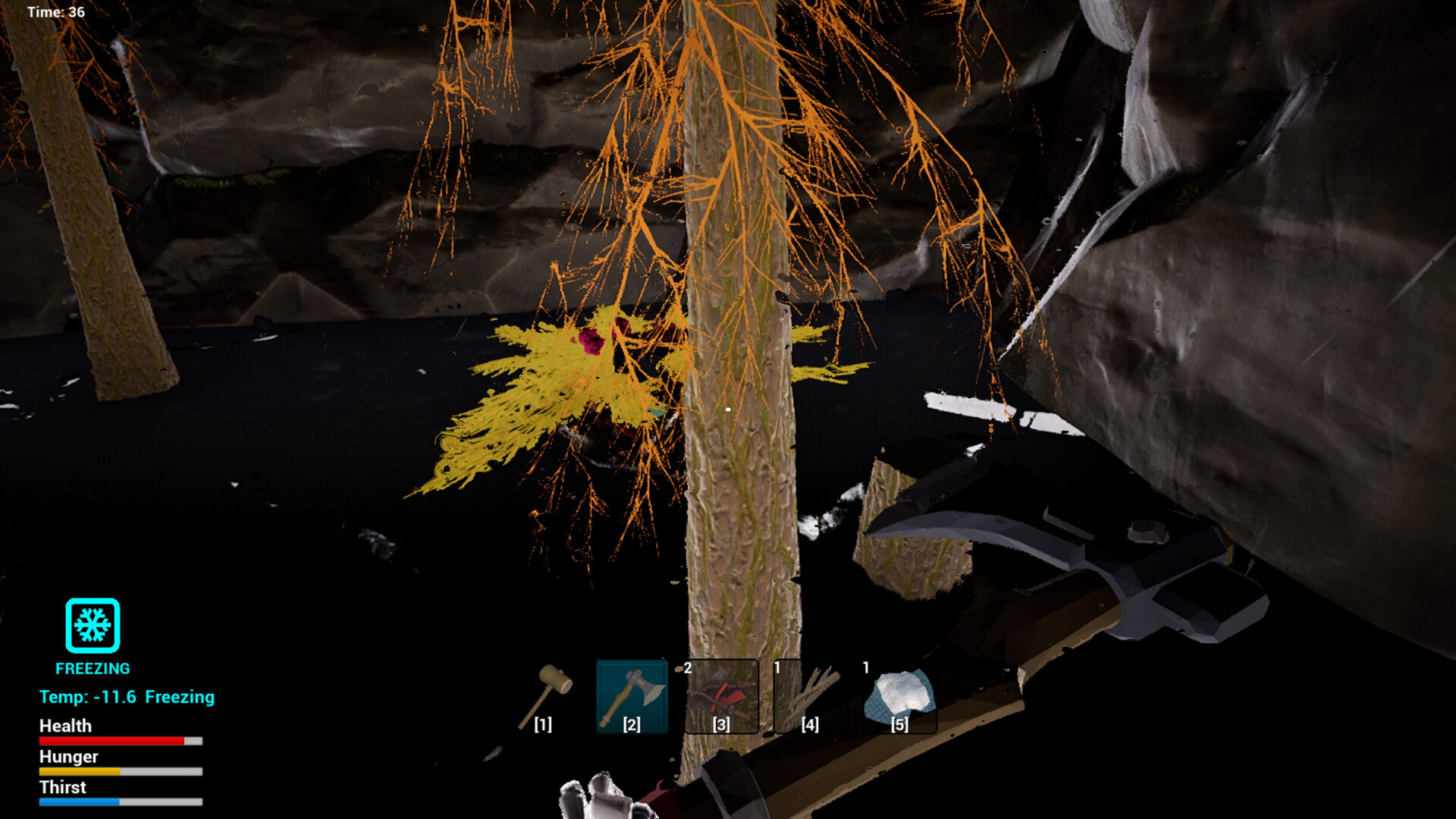Image resolution: width=1456 pixels, height=819 pixels.
Task: Click the stick count badge showing 1
Action: tap(777, 667)
